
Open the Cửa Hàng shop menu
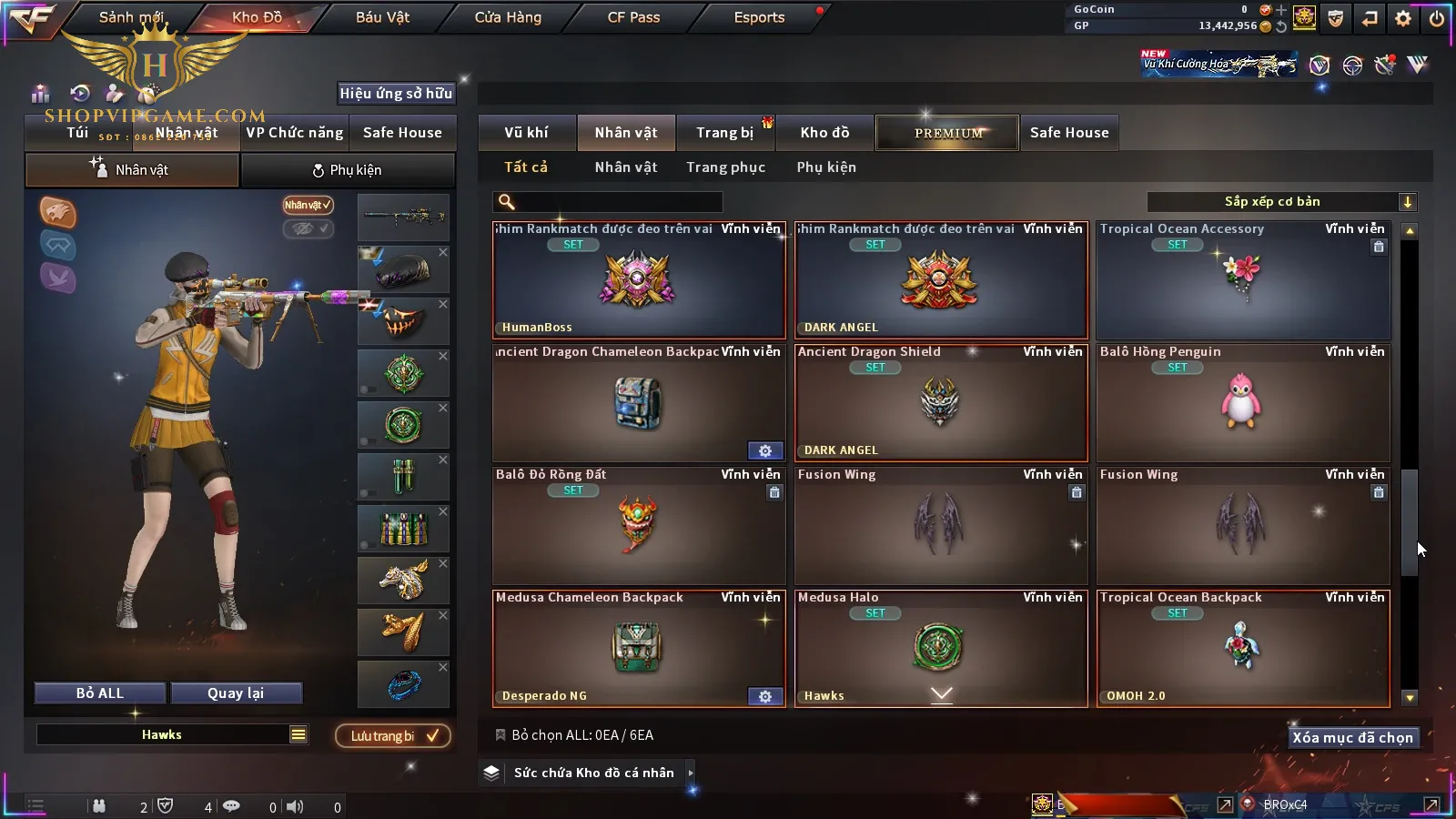[508, 17]
